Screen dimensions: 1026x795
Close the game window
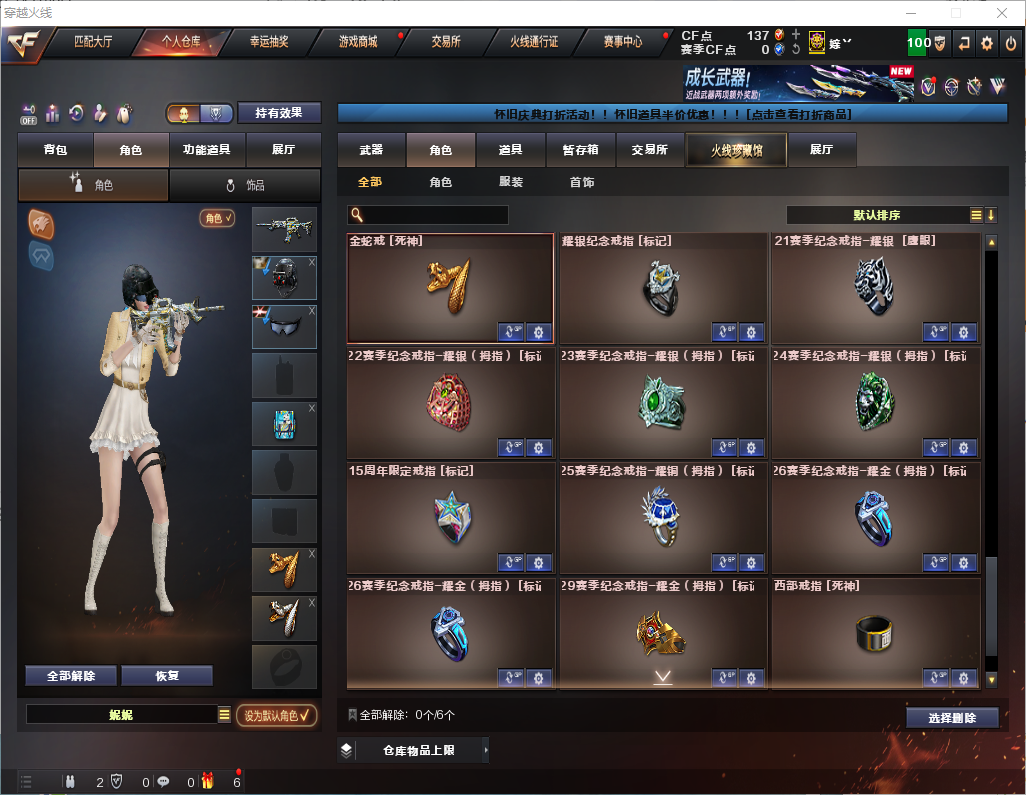[1002, 13]
